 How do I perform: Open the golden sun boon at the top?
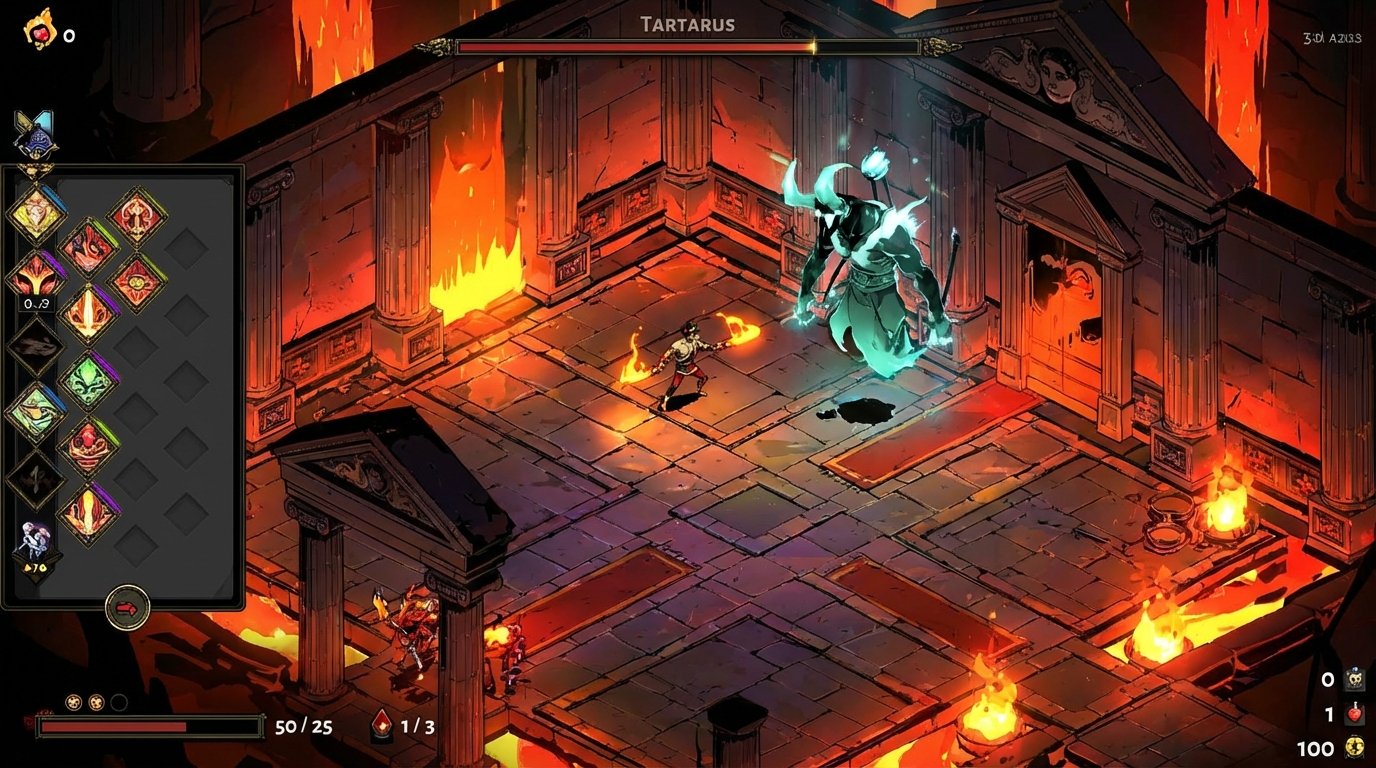tap(35, 214)
